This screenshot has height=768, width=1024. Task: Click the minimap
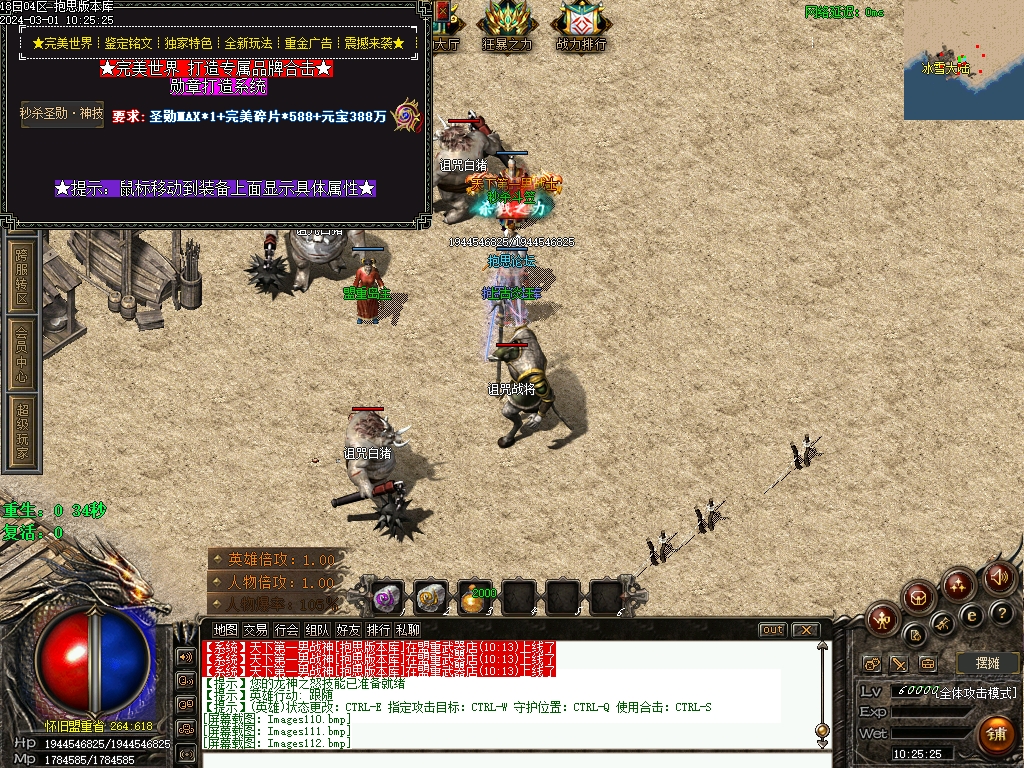tap(963, 60)
